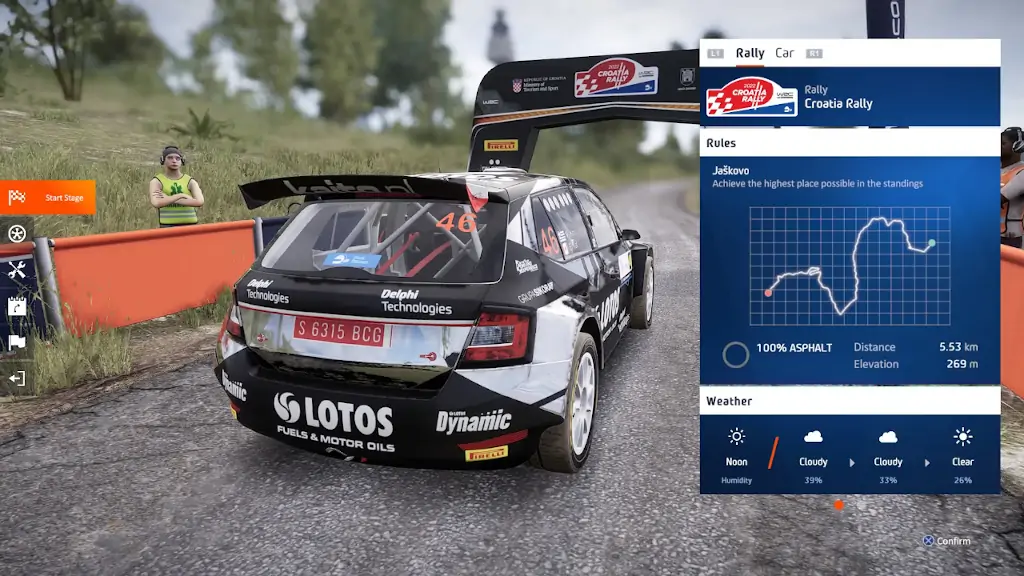Open the tyre wheel icon menu
The height and width of the screenshot is (576, 1024).
tap(17, 234)
